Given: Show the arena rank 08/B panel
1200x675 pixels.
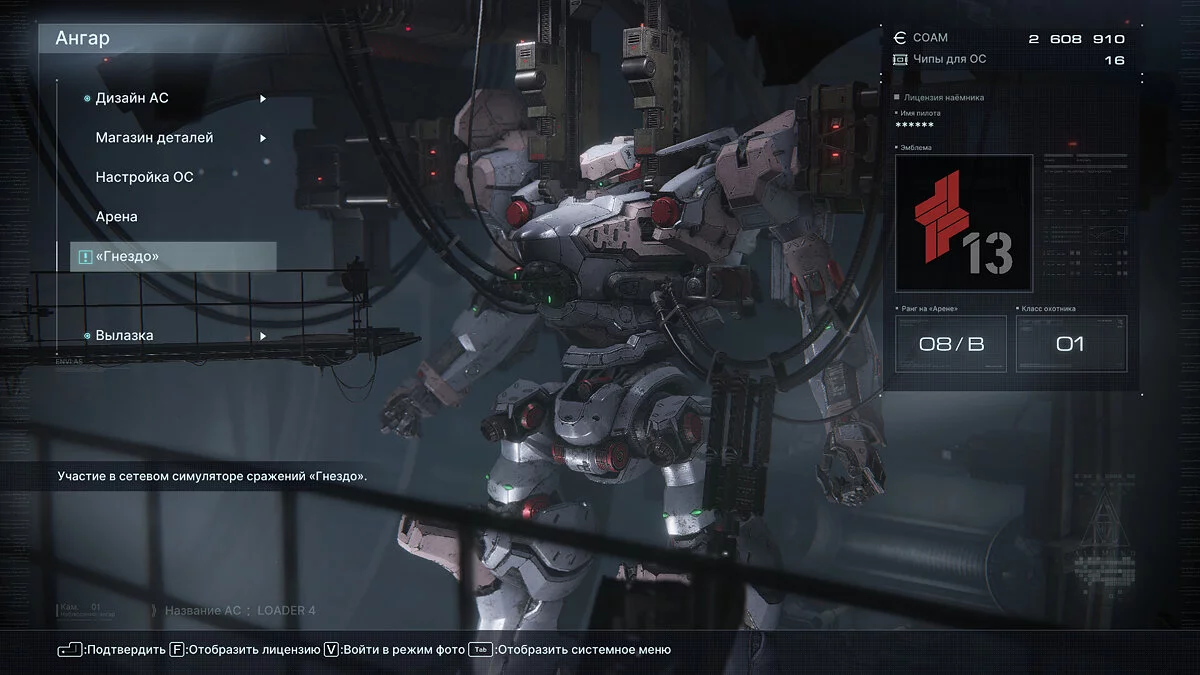Looking at the screenshot, I should (x=951, y=344).
